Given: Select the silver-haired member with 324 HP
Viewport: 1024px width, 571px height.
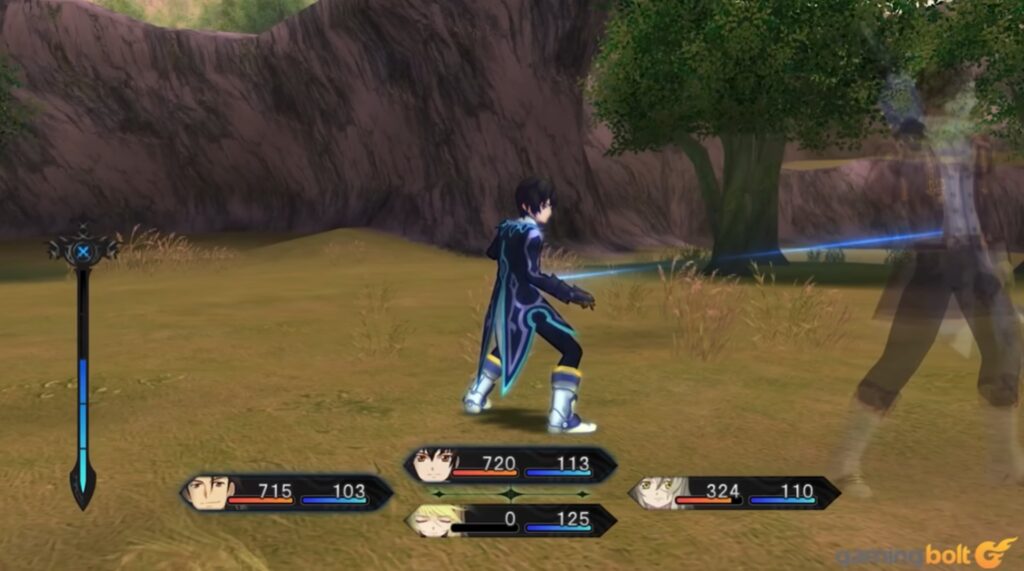Looking at the screenshot, I should [734, 493].
